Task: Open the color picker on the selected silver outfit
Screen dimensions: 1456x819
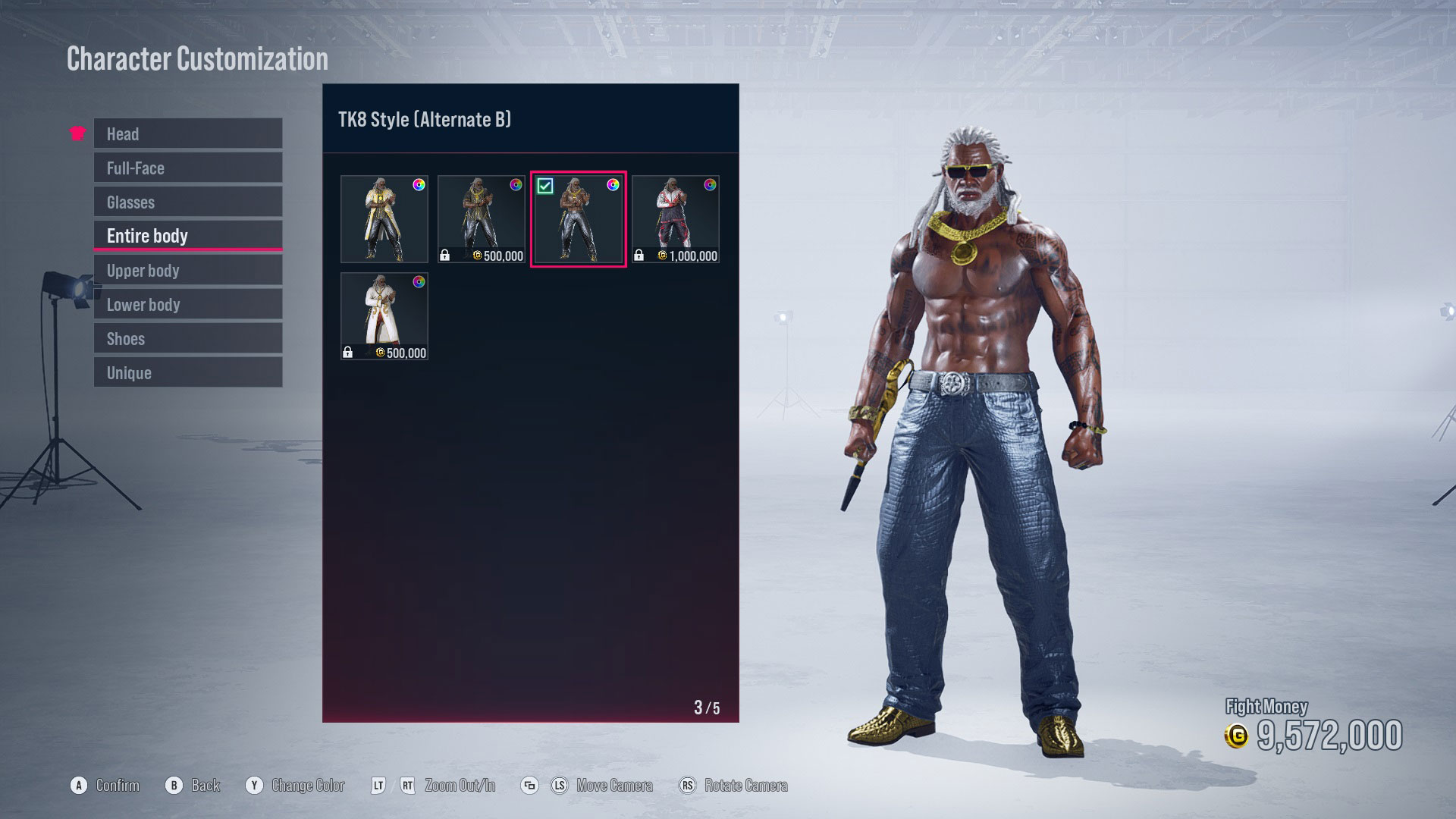Action: (x=613, y=186)
